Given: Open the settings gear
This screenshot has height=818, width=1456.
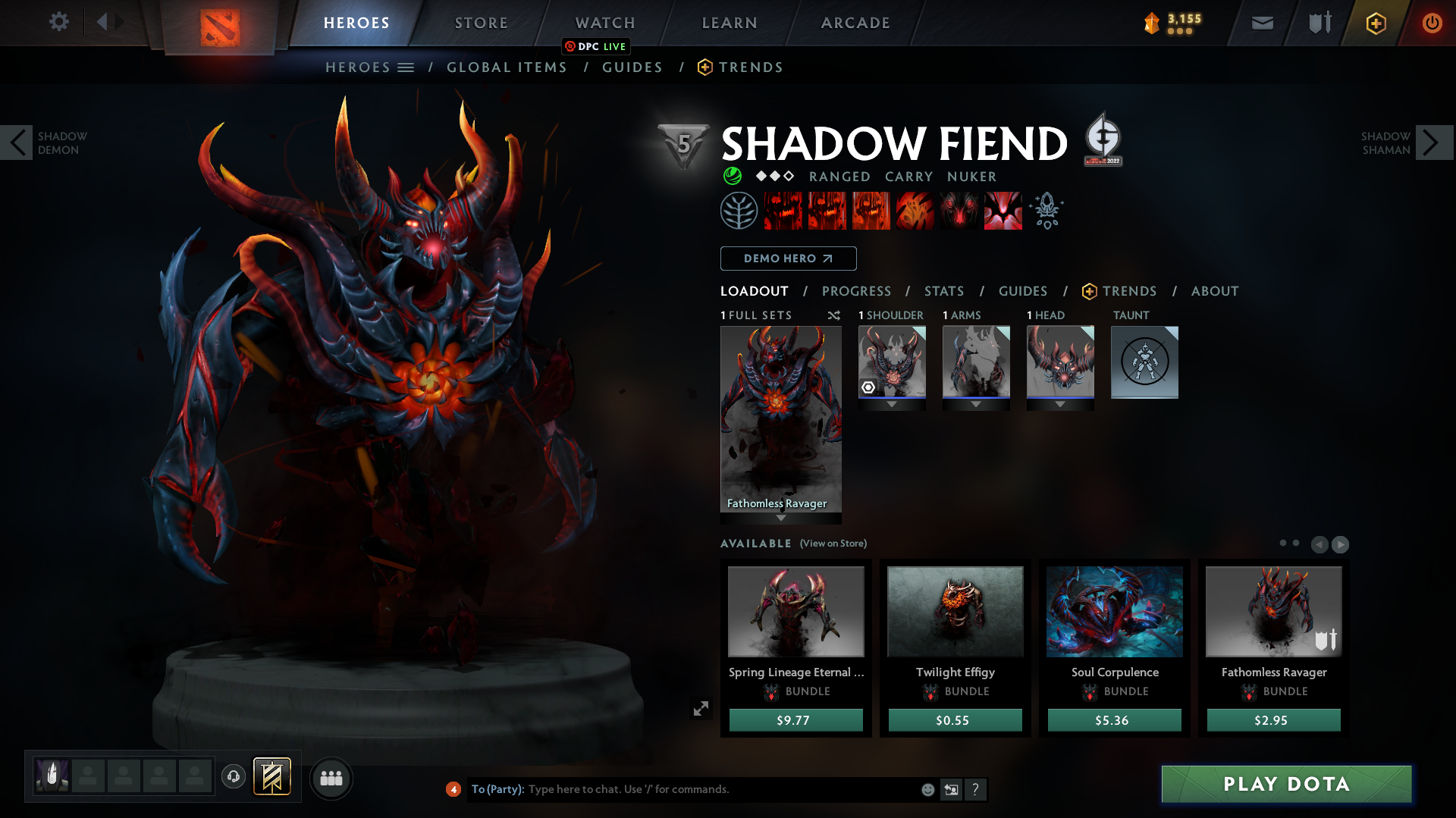Looking at the screenshot, I should [59, 22].
